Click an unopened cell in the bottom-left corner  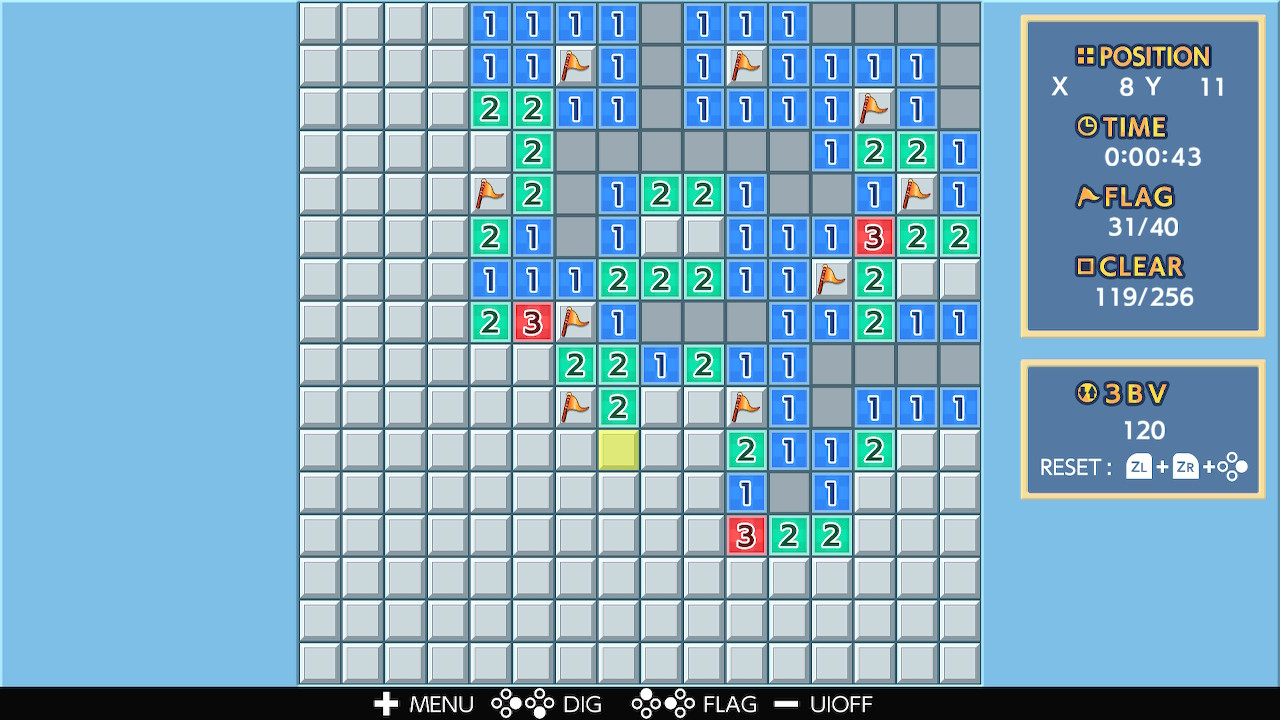click(320, 663)
